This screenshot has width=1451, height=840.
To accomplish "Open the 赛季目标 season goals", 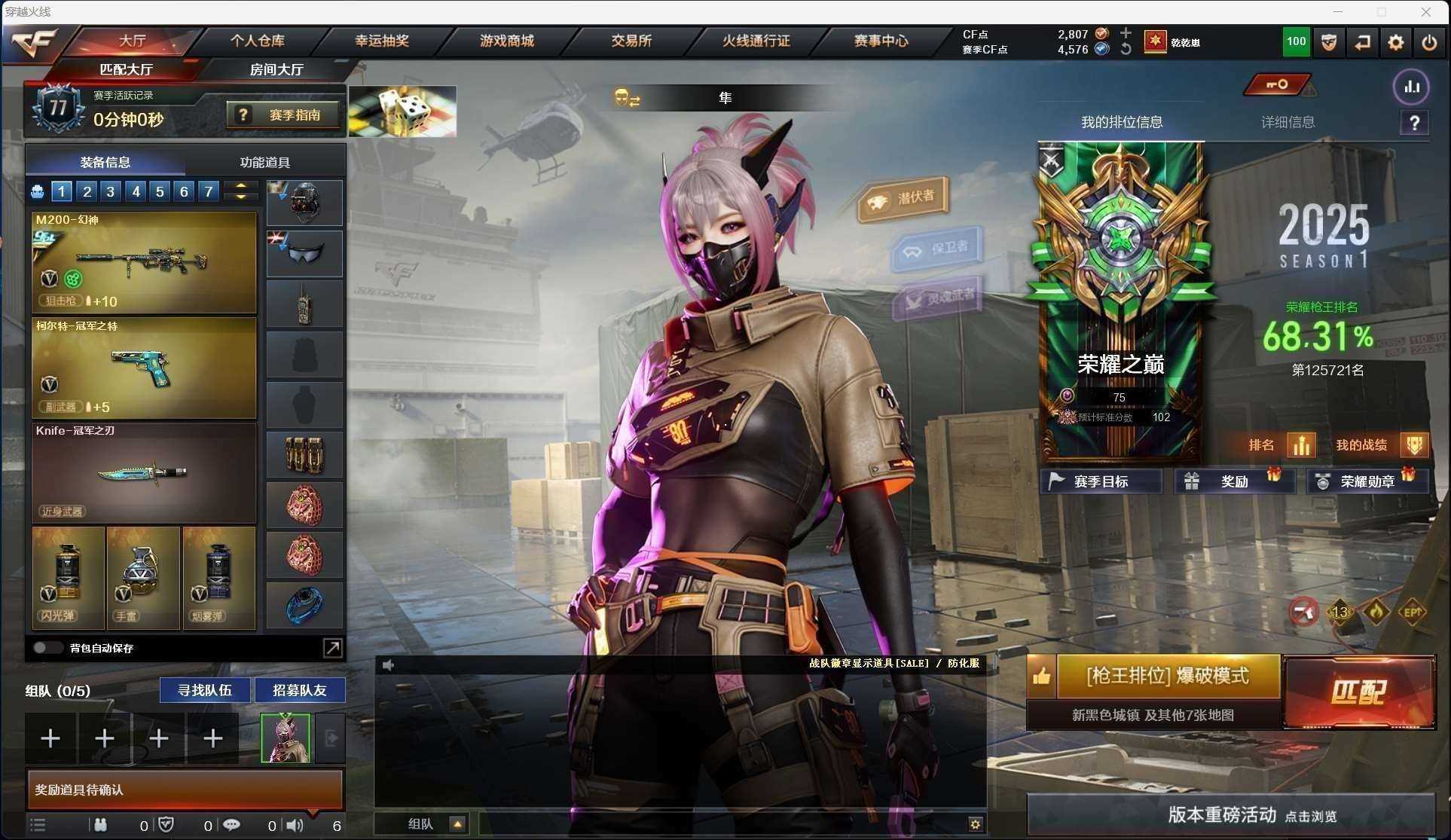I will pyautogui.click(x=1101, y=481).
